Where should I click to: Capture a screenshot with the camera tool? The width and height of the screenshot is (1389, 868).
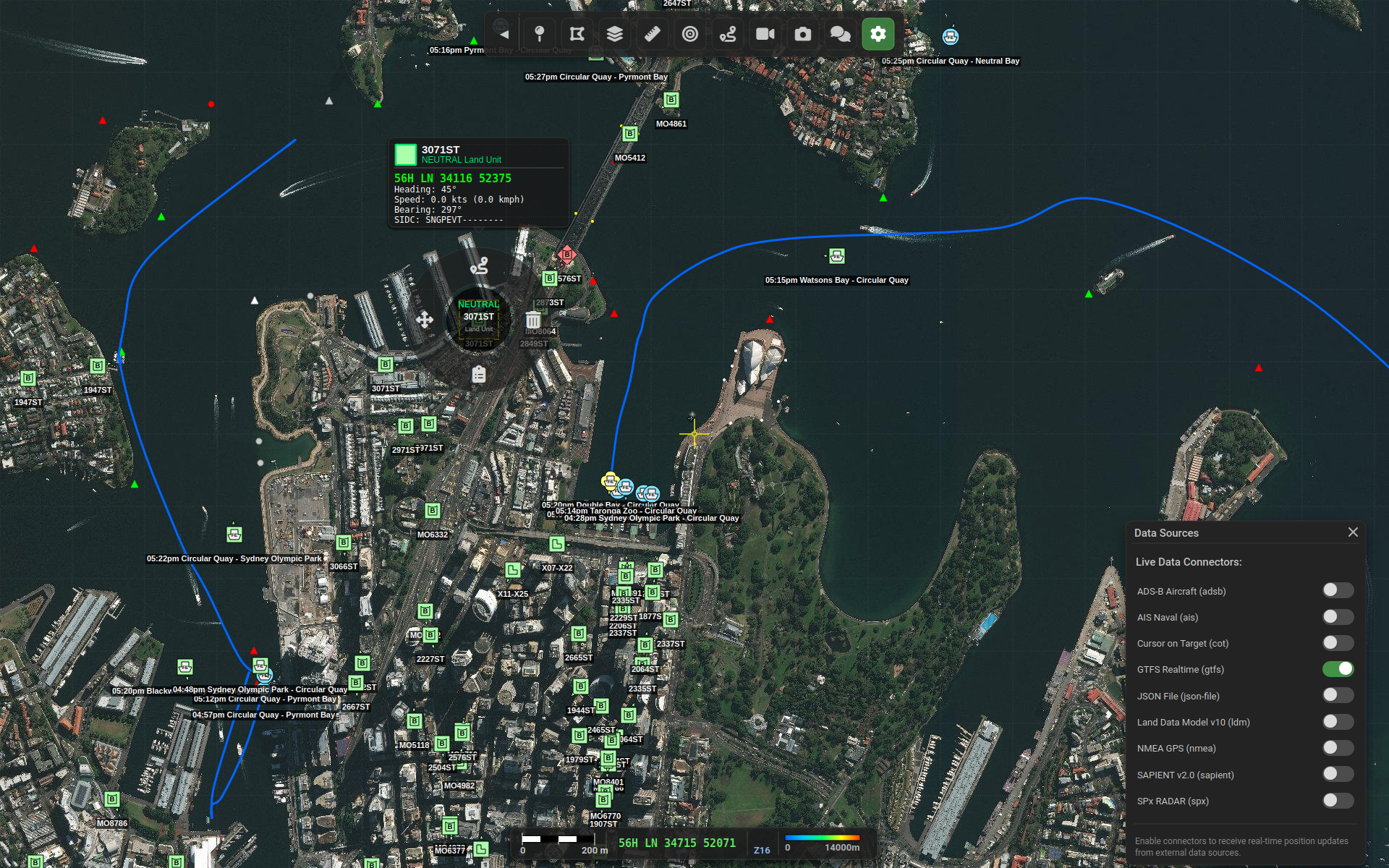(x=802, y=33)
